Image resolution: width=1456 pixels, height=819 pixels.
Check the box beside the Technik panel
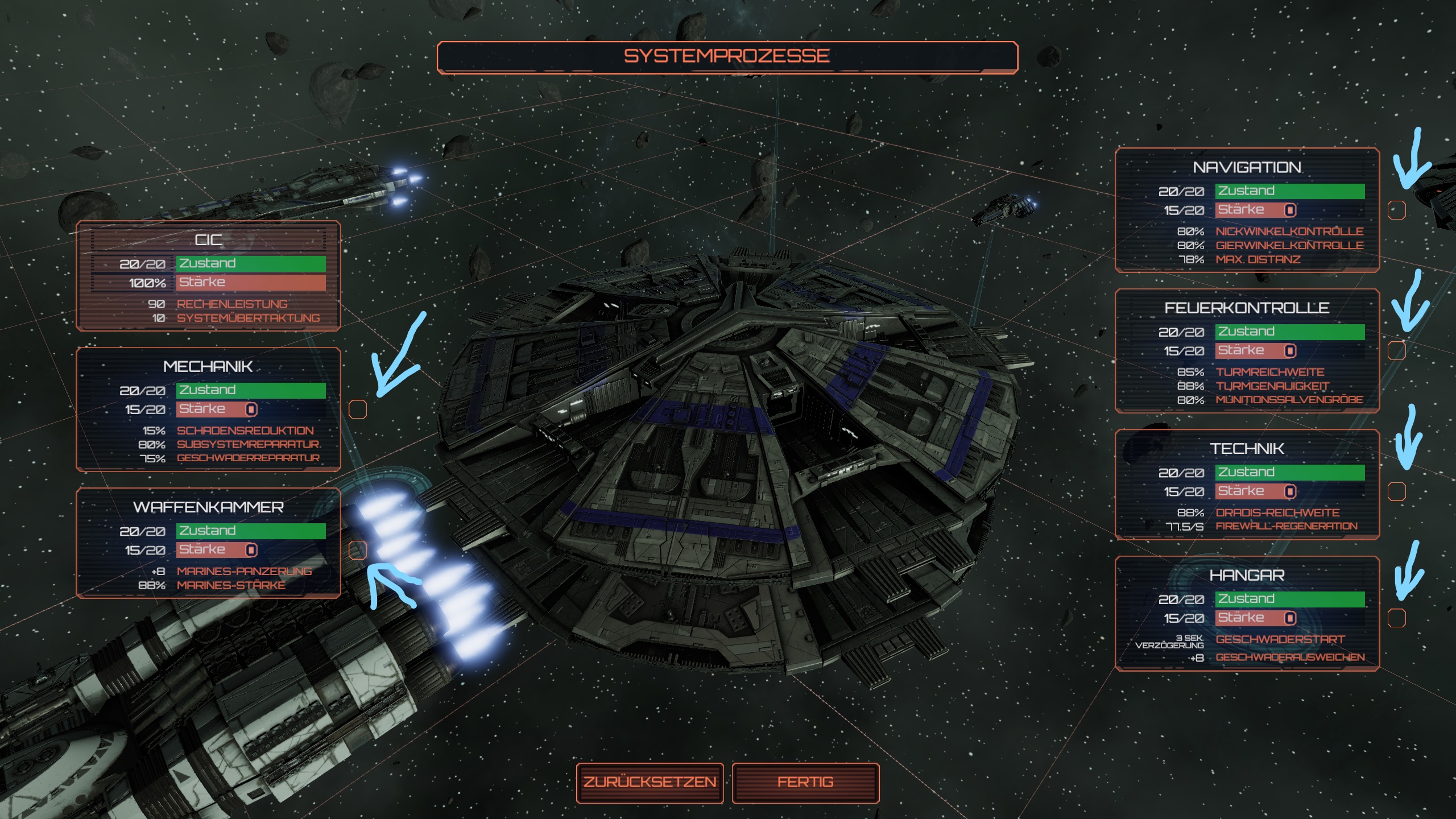(1397, 491)
